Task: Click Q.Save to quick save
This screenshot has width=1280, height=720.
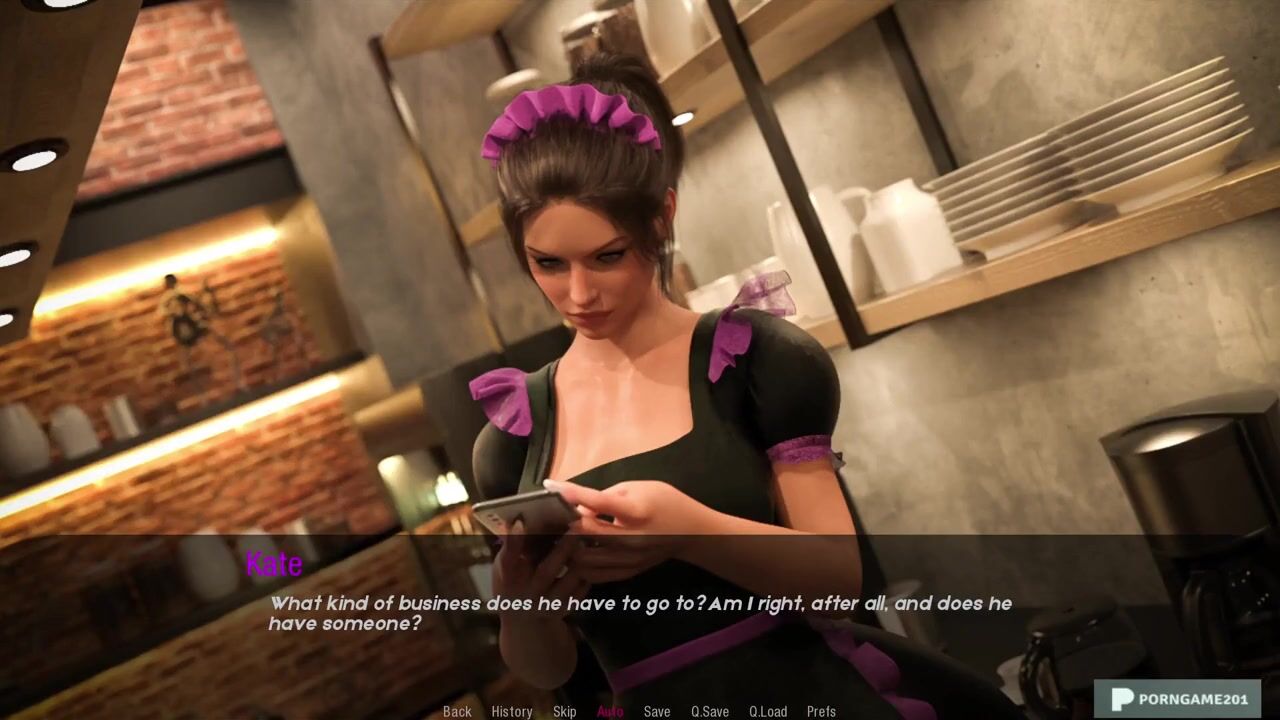Action: click(x=710, y=711)
